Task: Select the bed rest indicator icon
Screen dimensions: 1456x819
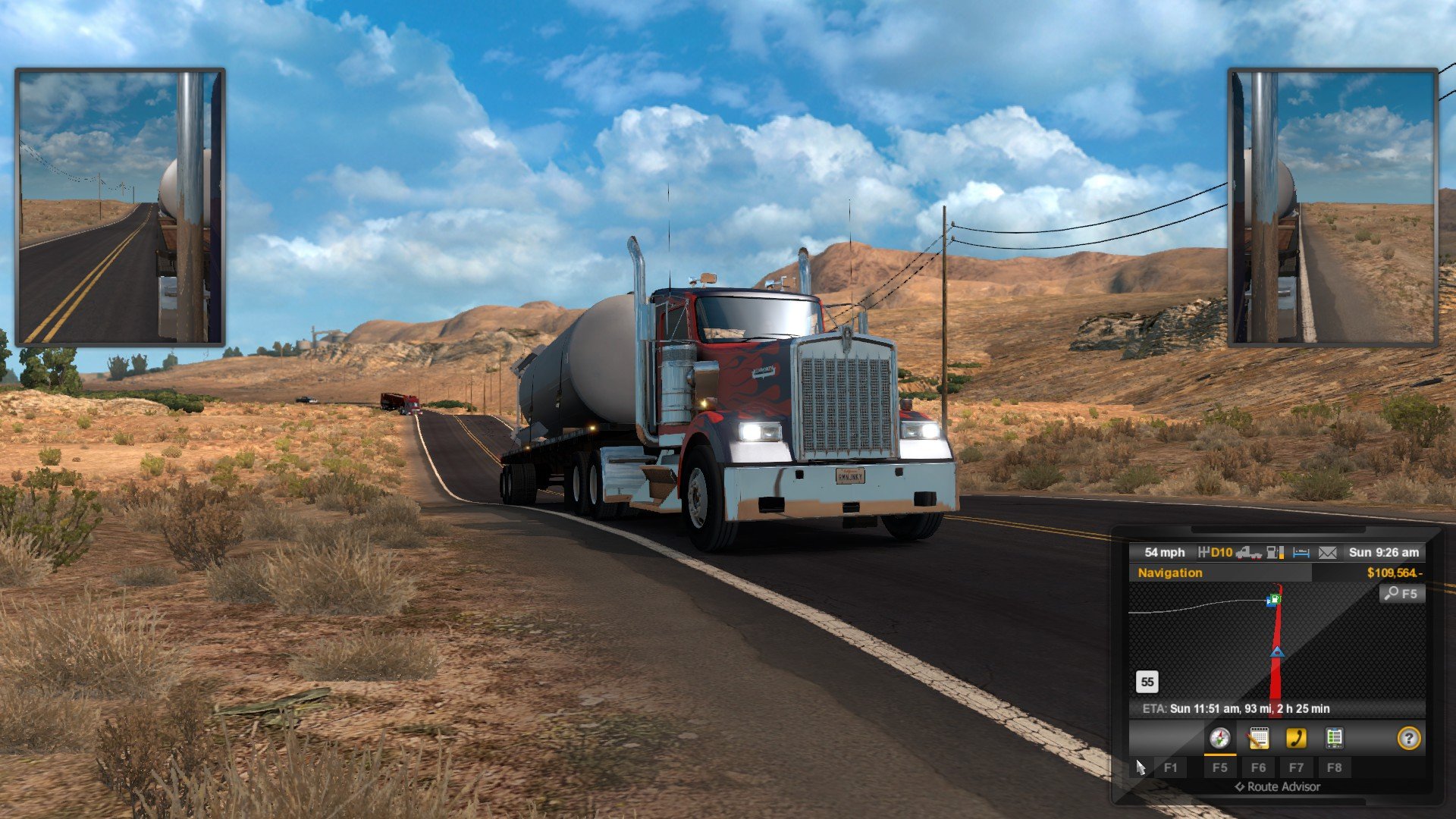Action: pos(1301,553)
